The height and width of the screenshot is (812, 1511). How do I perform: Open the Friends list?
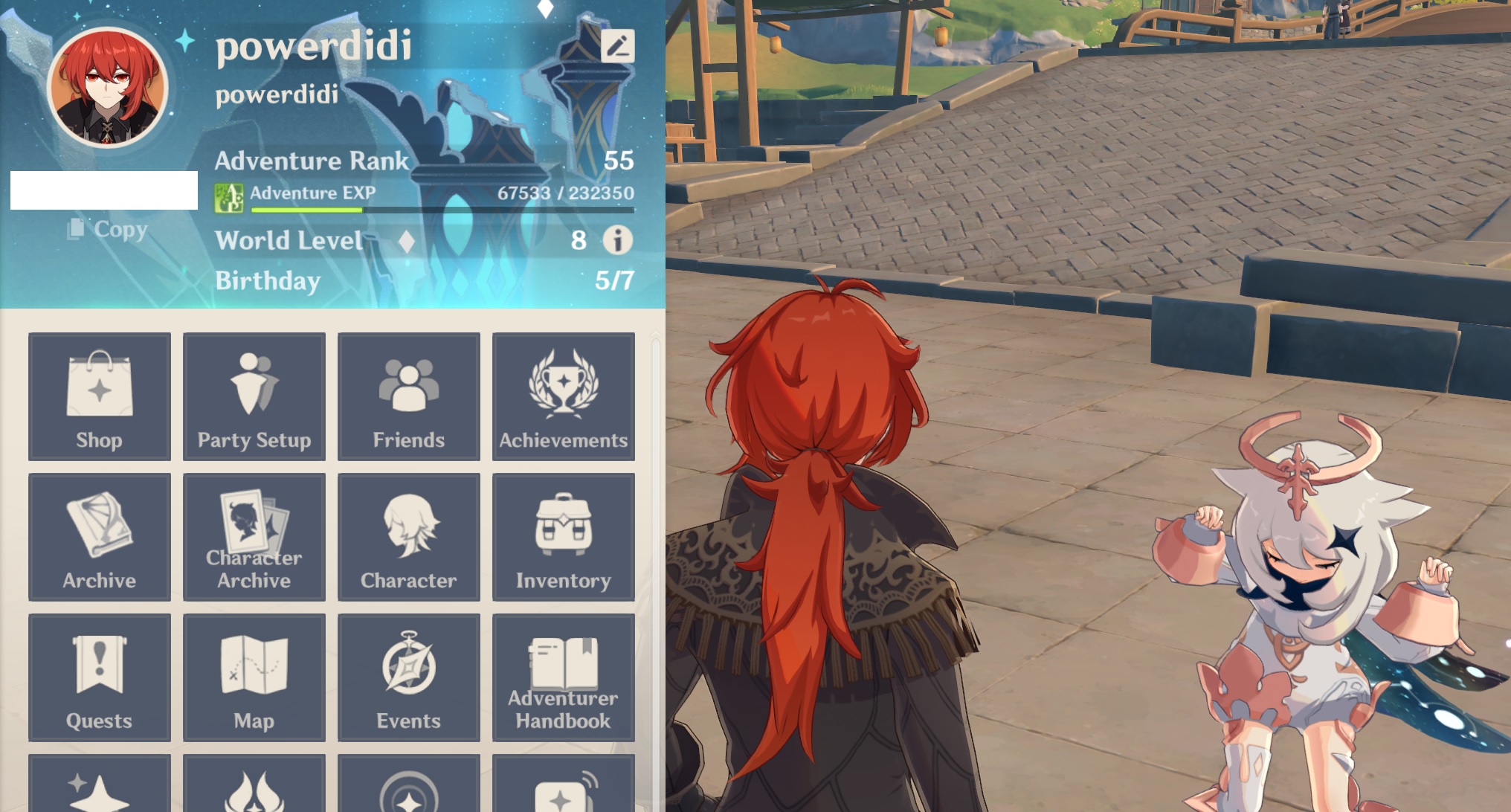(407, 394)
